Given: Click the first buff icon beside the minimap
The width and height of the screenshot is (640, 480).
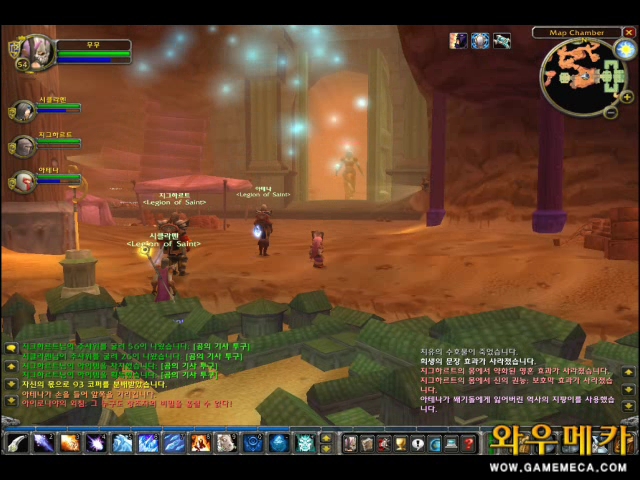Looking at the screenshot, I should click(x=458, y=41).
